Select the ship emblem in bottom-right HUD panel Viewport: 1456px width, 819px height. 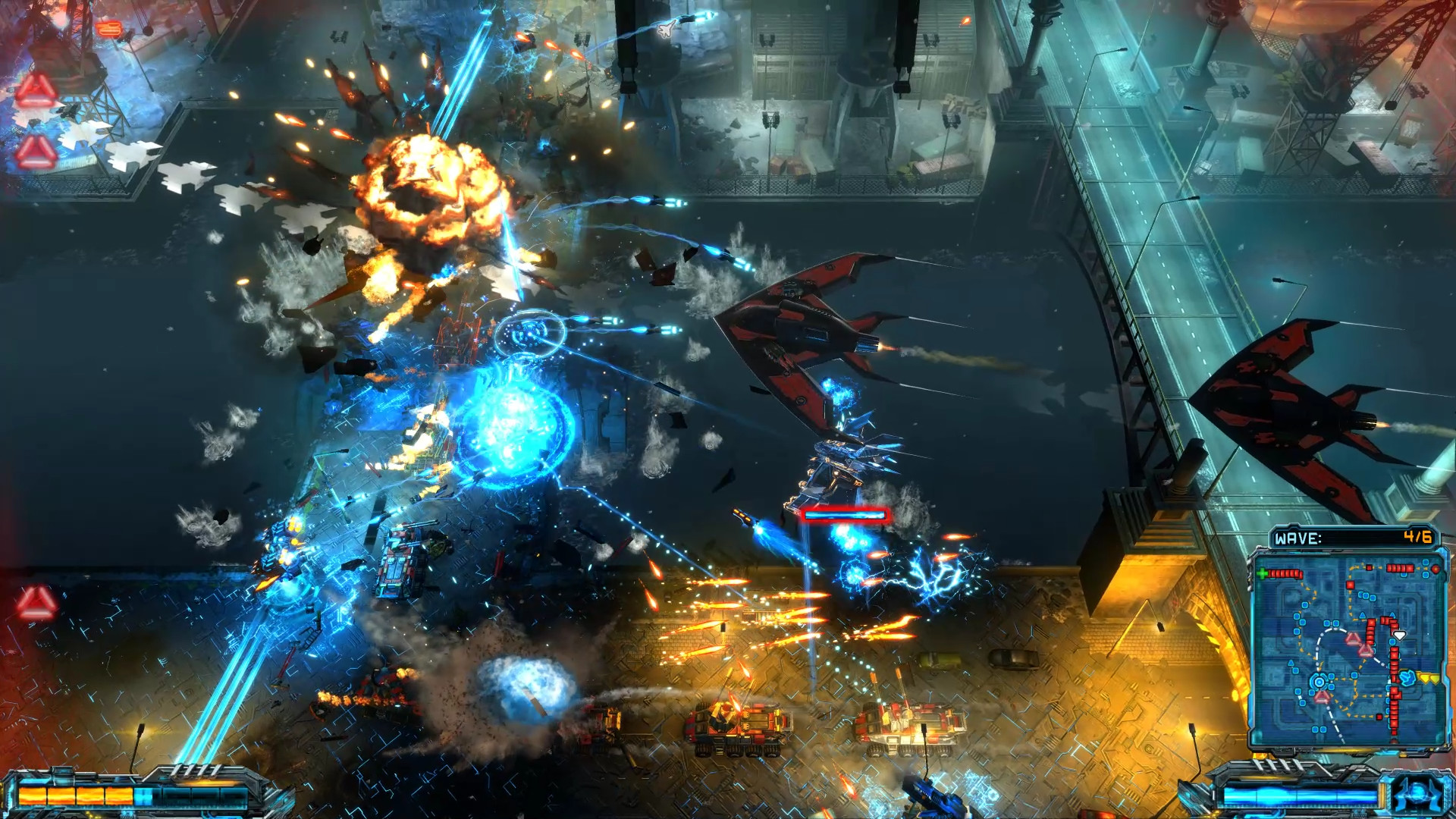1417,795
